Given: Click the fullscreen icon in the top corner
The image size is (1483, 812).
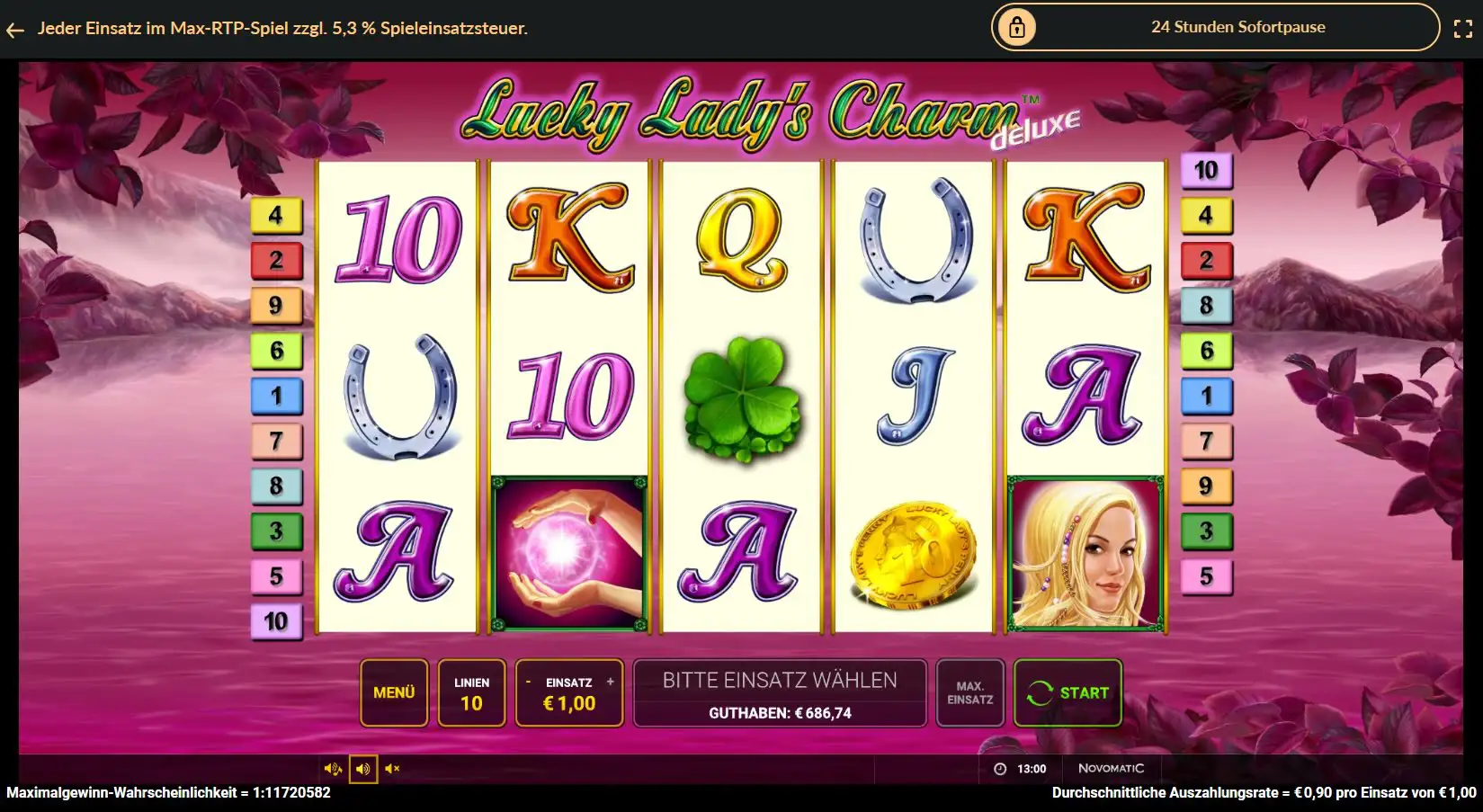Looking at the screenshot, I should 1461,27.
